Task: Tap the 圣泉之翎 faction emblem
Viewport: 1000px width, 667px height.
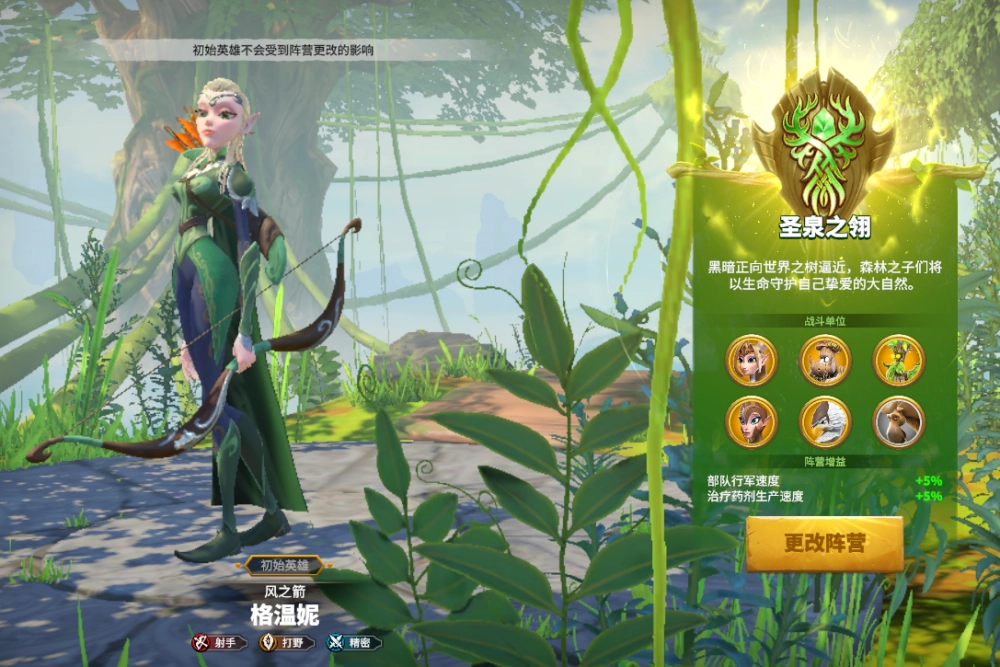Action: click(824, 140)
